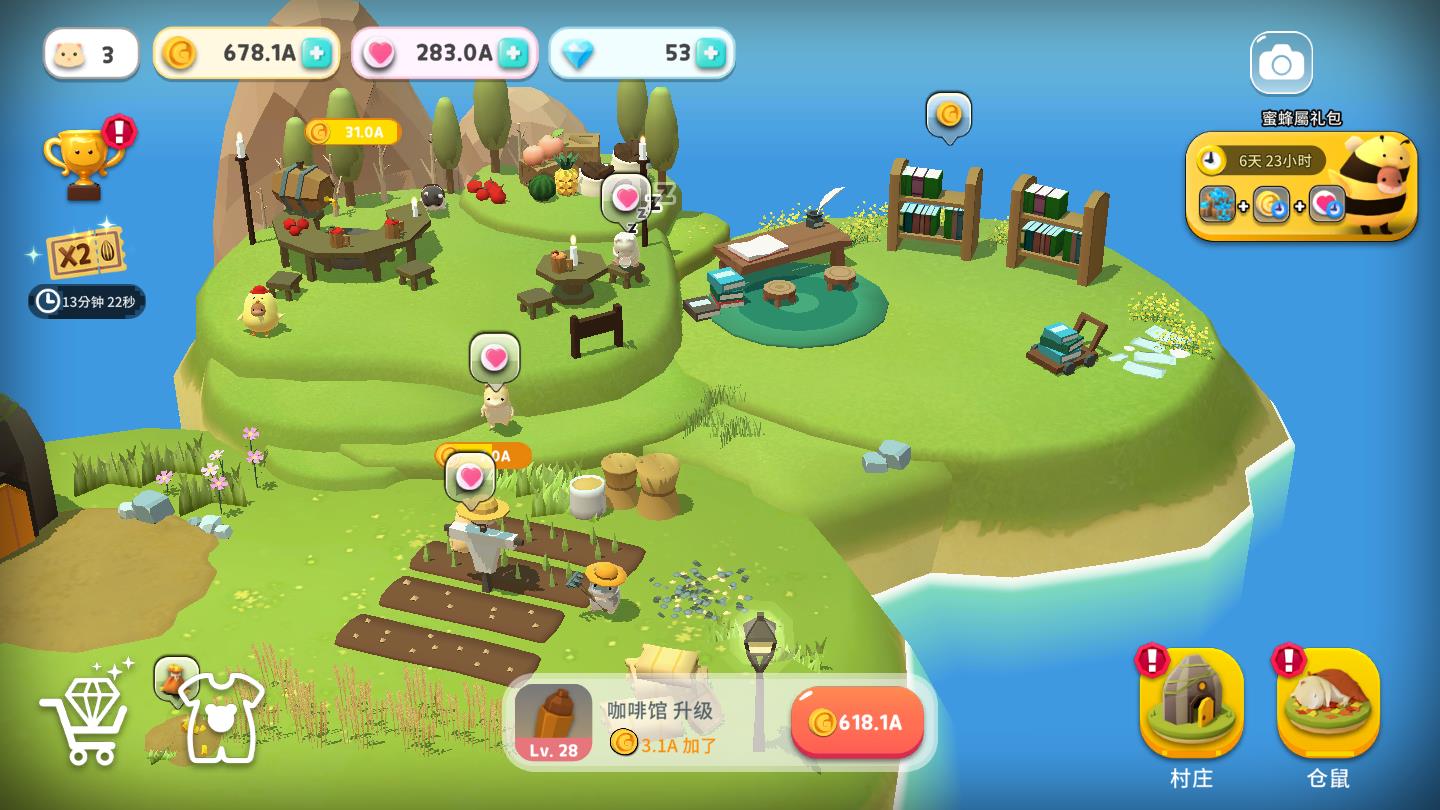Select the 咖啡馆 Lv. 28 building icon

[x=553, y=722]
